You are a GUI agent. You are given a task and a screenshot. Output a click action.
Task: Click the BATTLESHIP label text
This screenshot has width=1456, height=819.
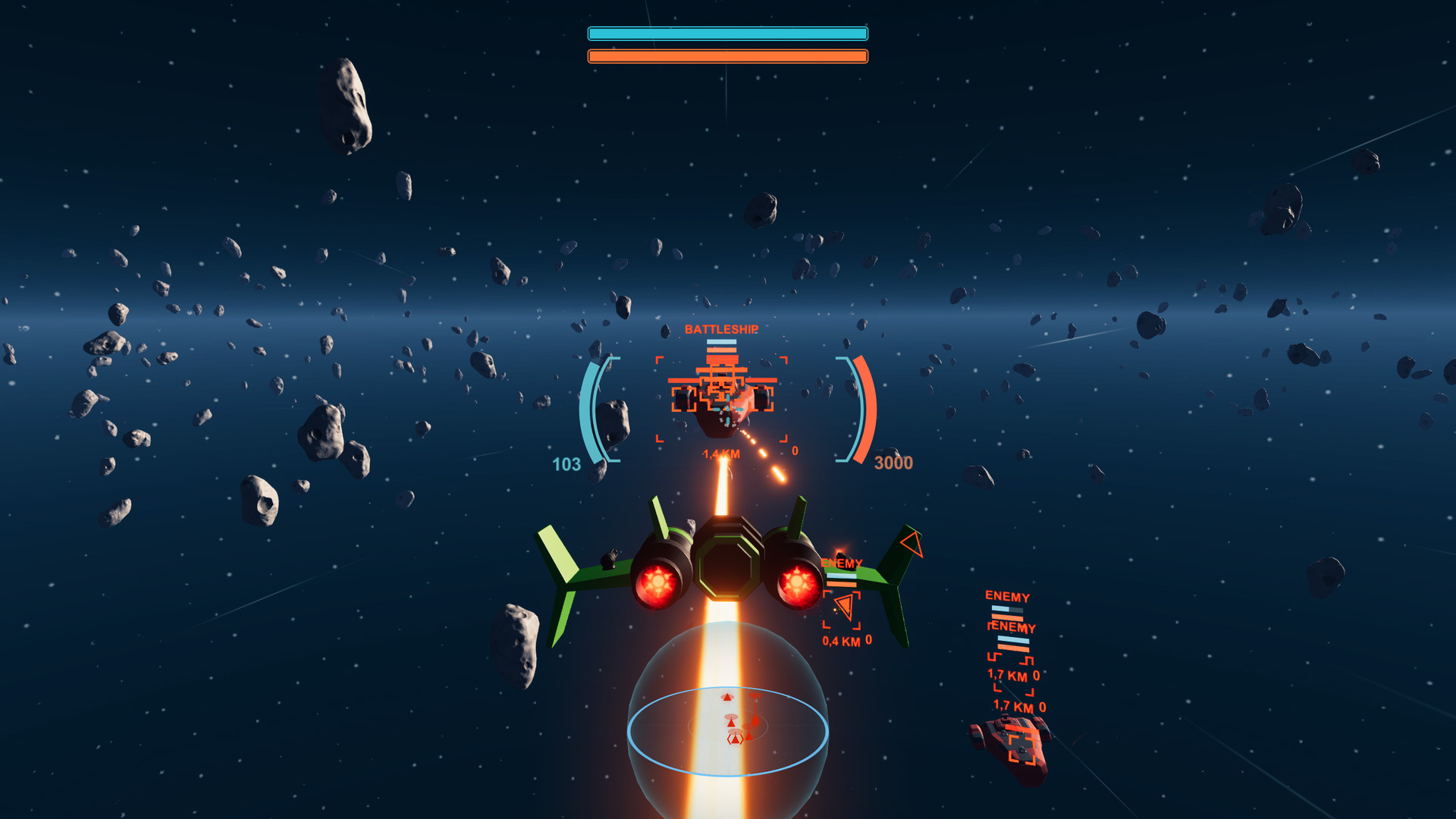point(721,329)
